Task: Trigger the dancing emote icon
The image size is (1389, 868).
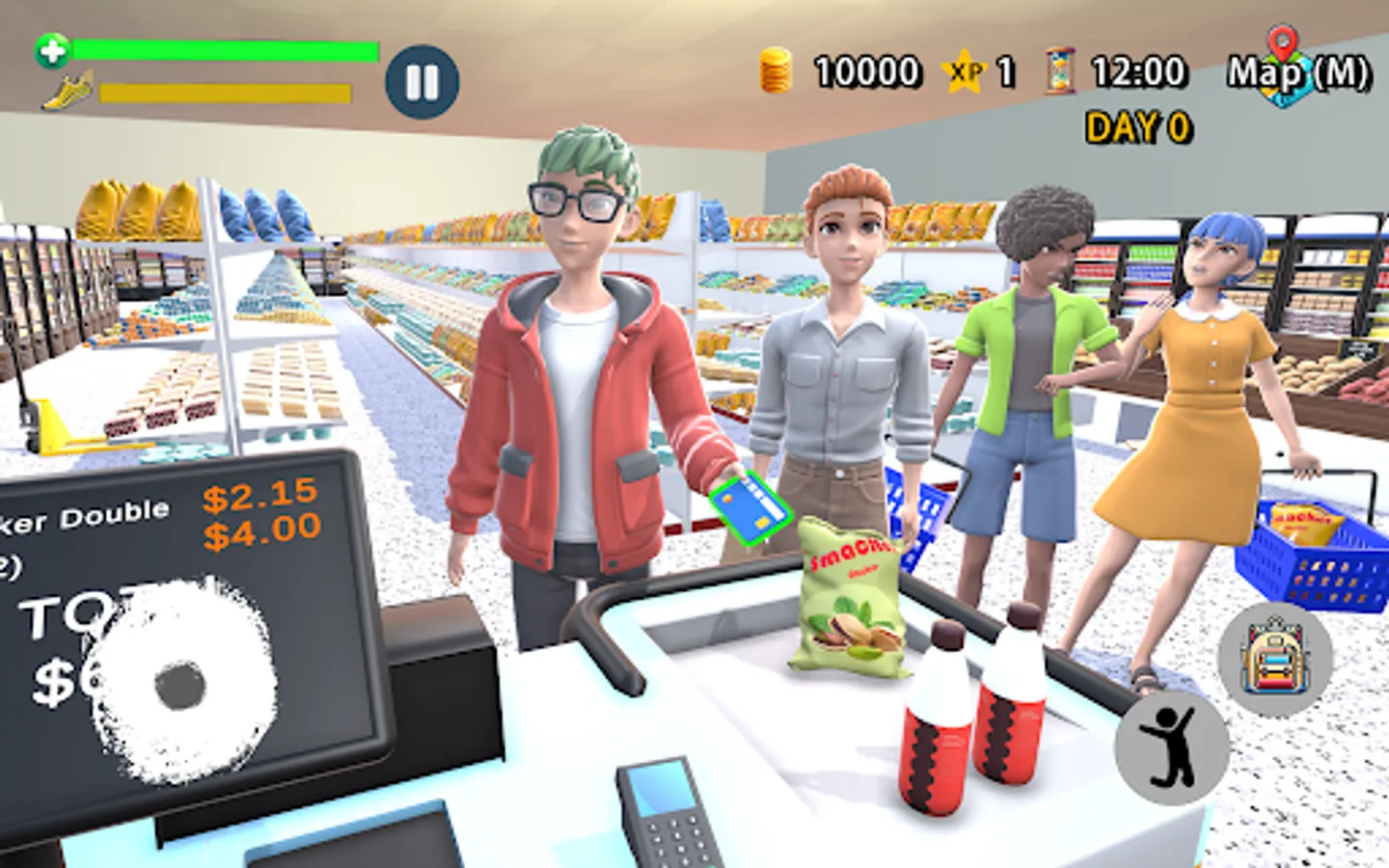Action: pos(1169,747)
